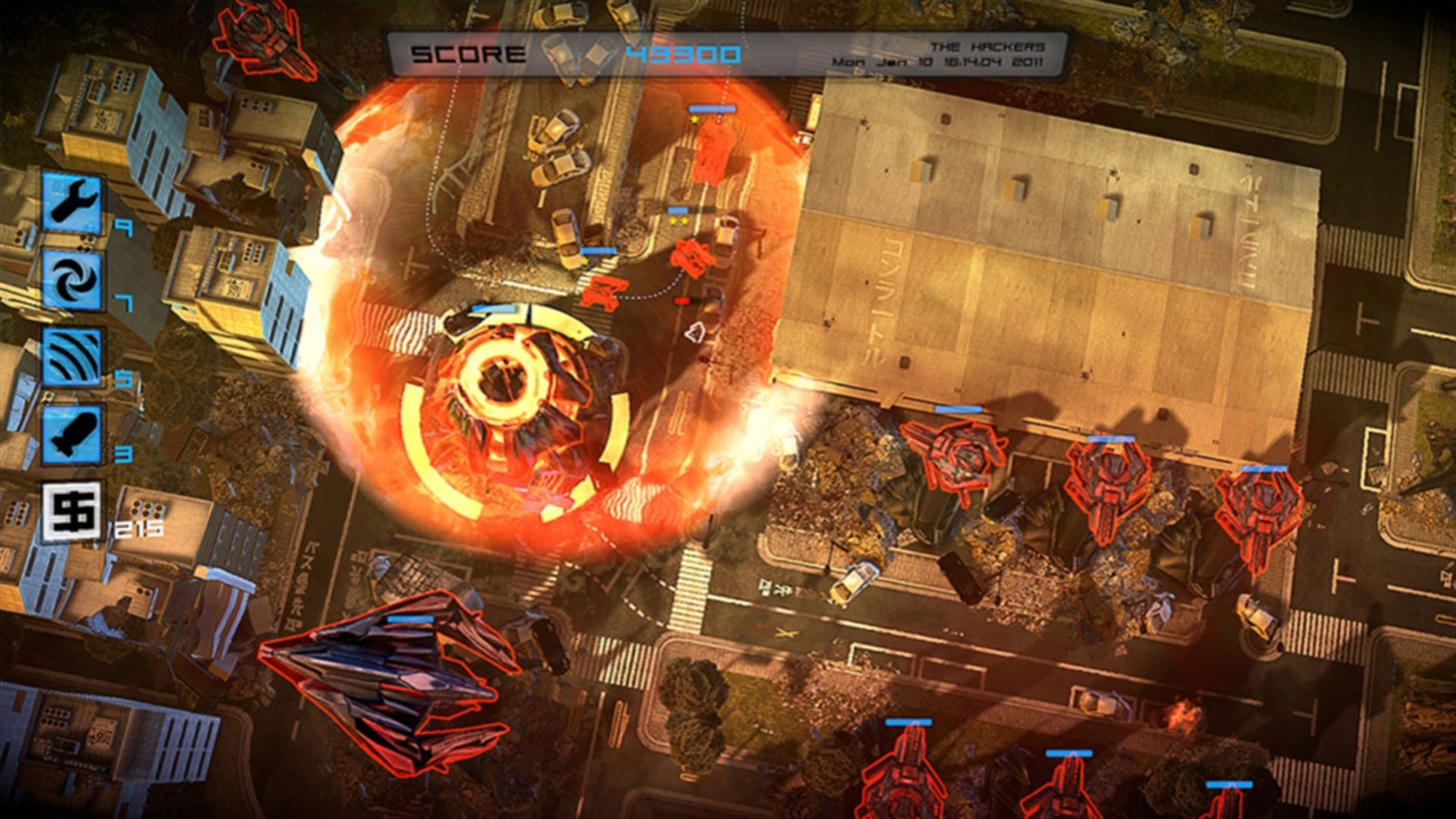Click the score value 43300 in the banner
The height and width of the screenshot is (819, 1456).
[x=682, y=53]
